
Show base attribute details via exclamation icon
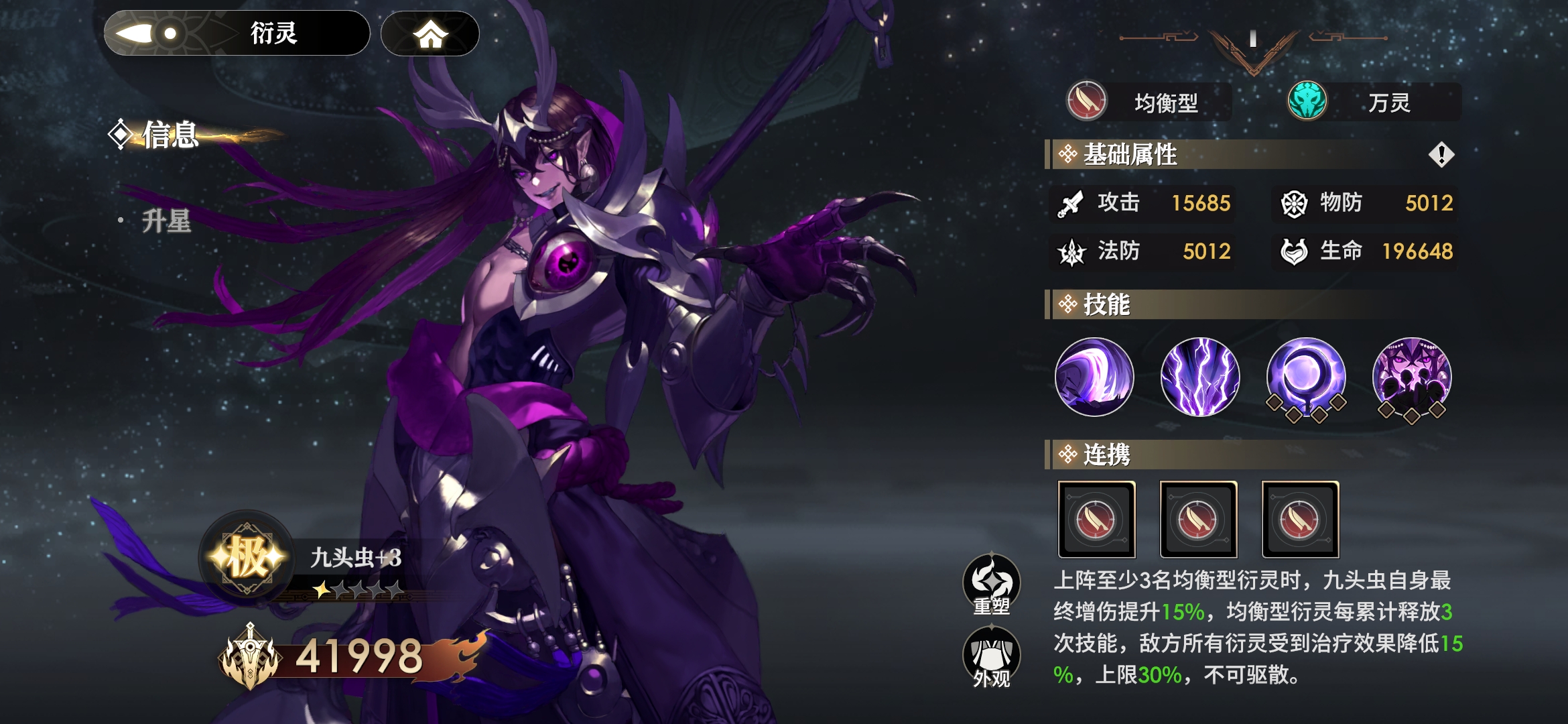click(x=1441, y=155)
